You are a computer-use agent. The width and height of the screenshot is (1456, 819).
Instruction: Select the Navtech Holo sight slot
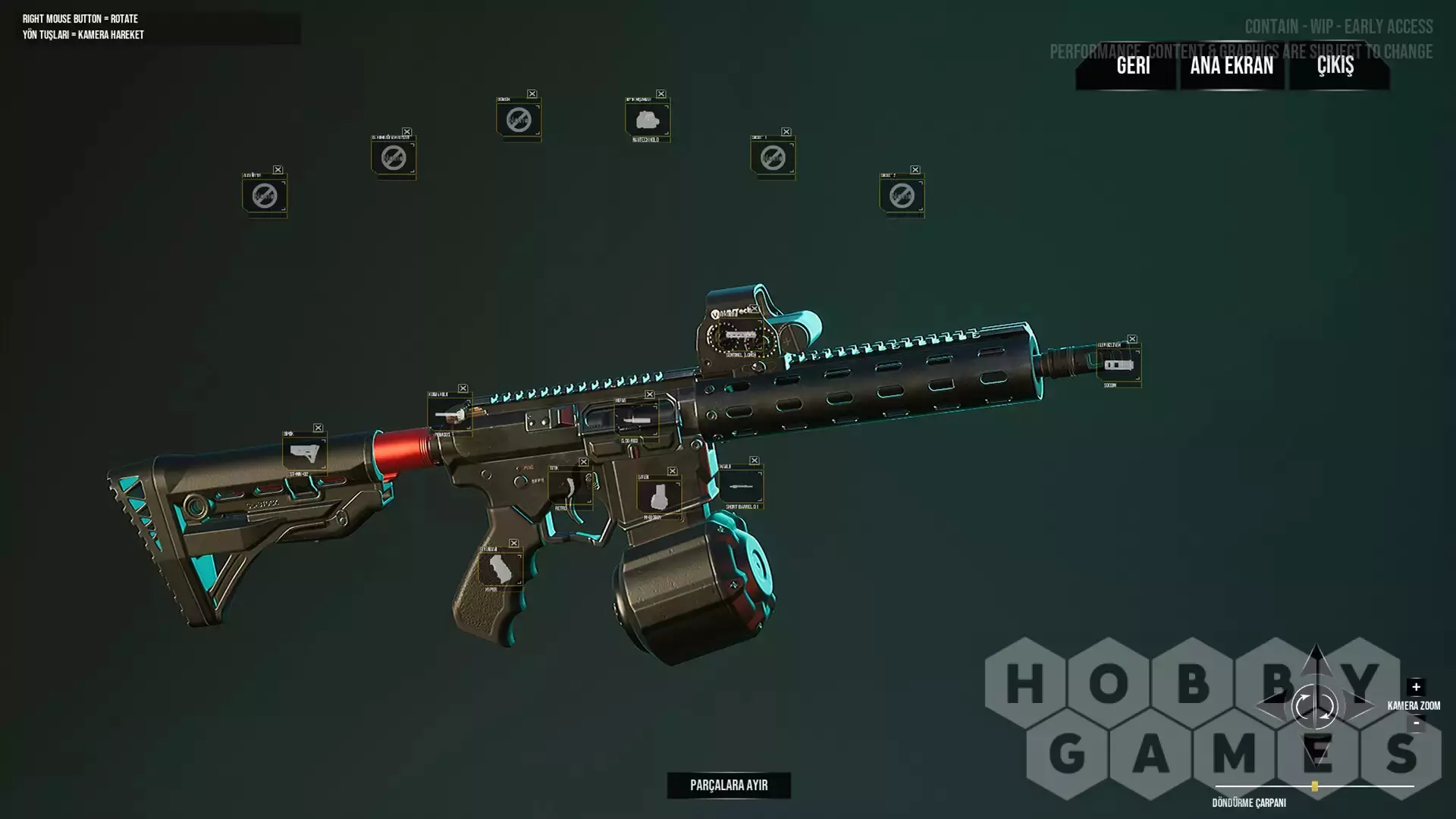tap(647, 120)
